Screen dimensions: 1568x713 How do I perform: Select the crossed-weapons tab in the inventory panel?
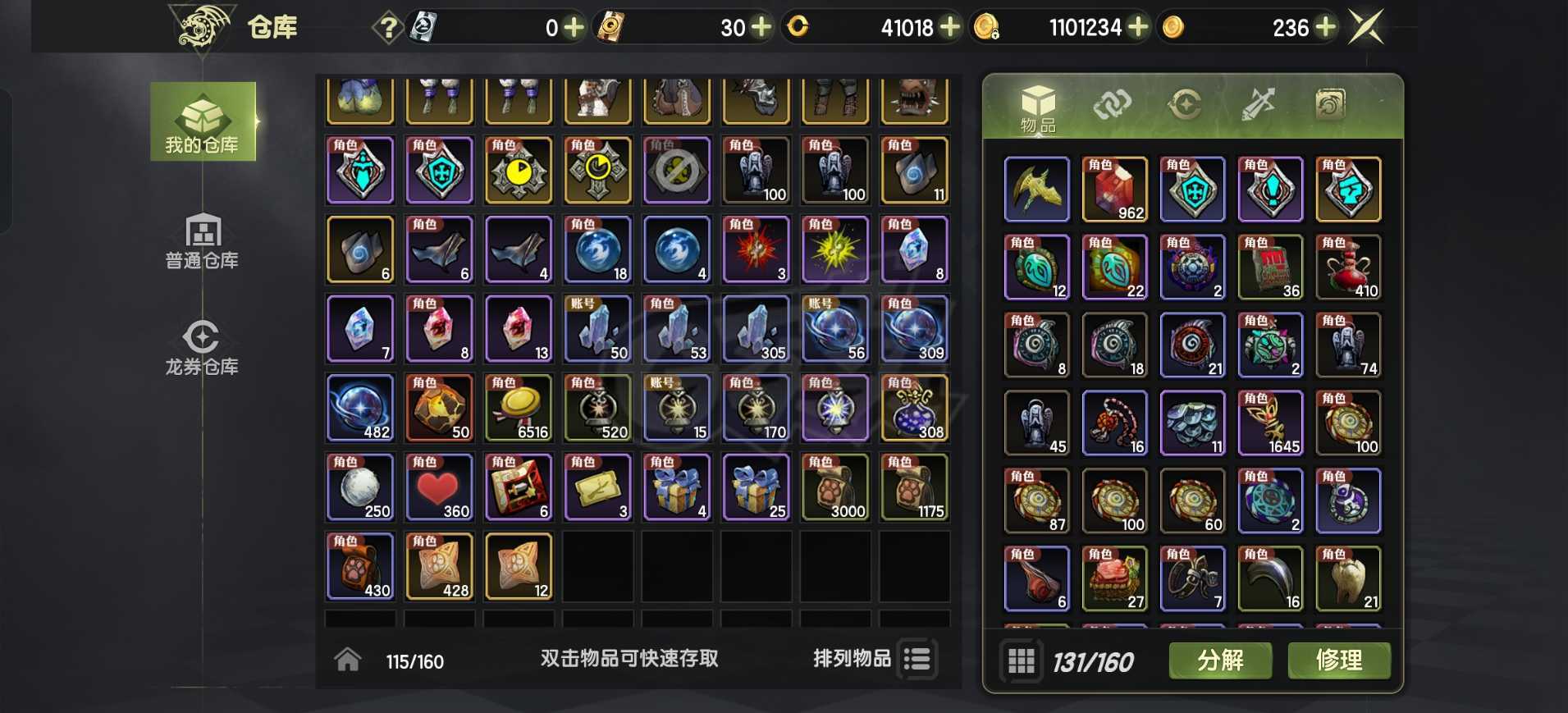click(x=1257, y=105)
